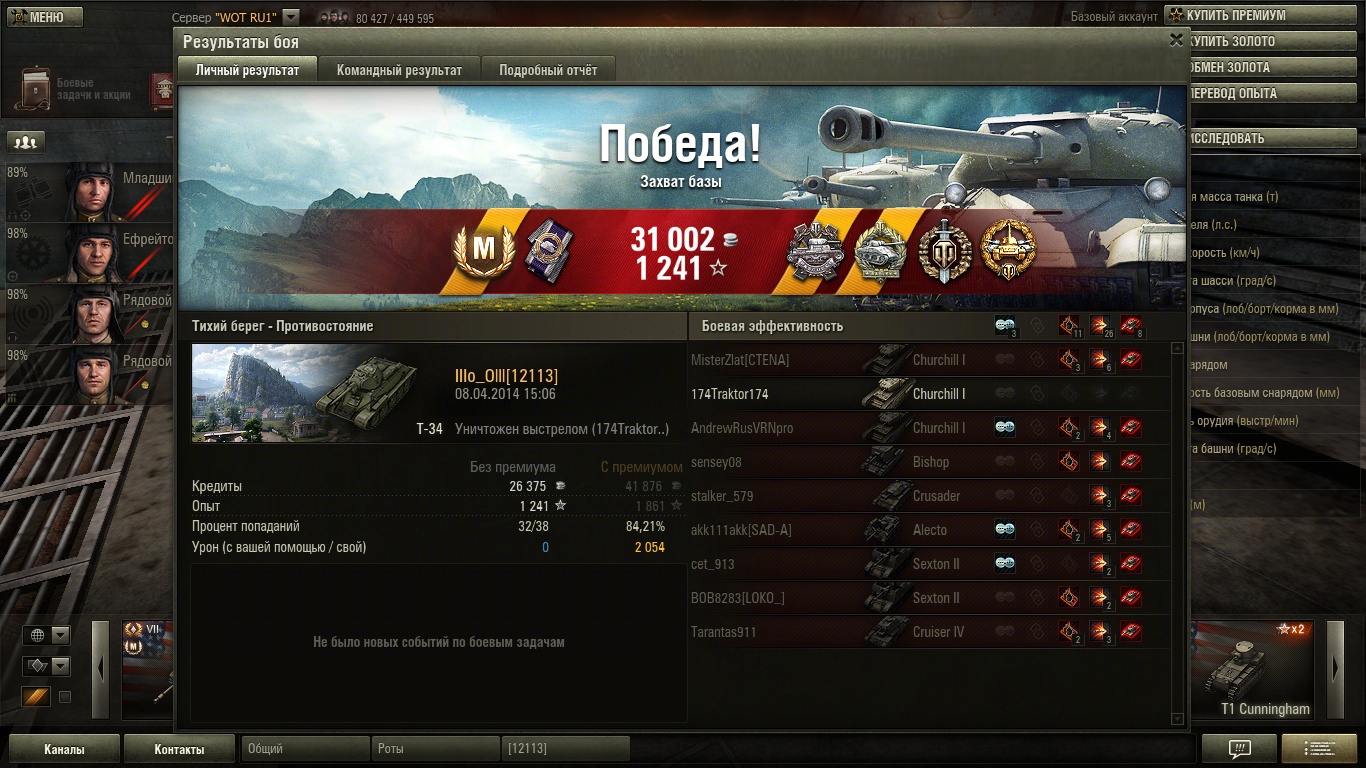Screen dimensions: 1366x768
Task: Select the Общий chat tab
Action: [303, 749]
